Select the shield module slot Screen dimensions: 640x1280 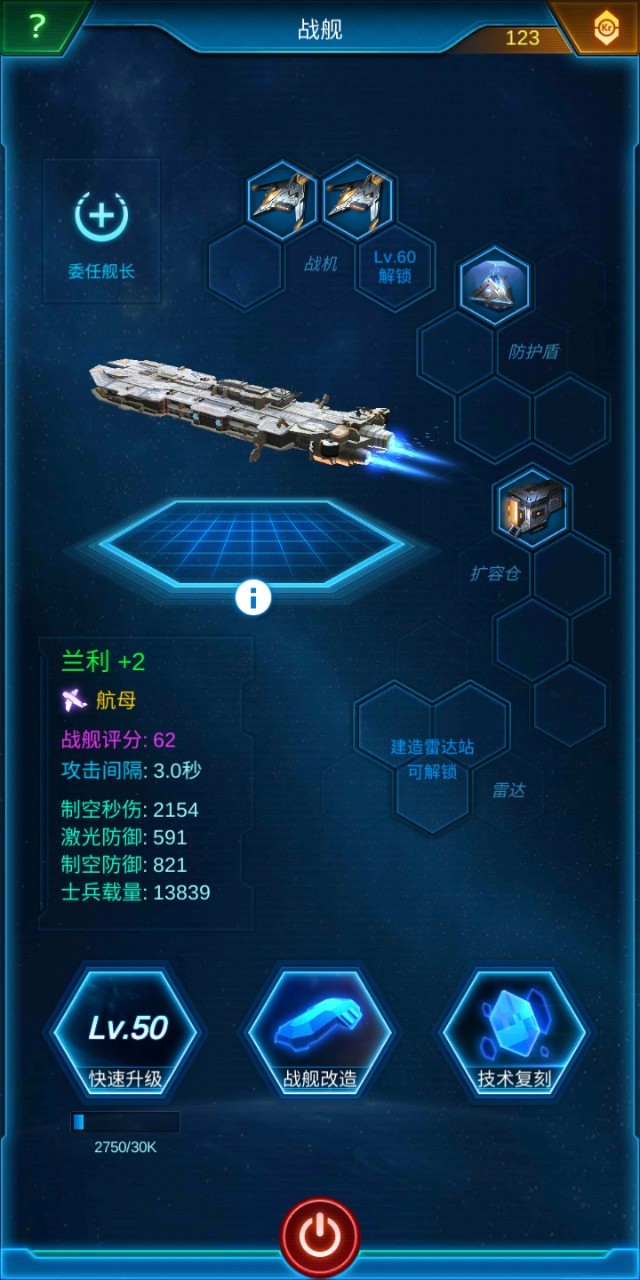(x=495, y=287)
